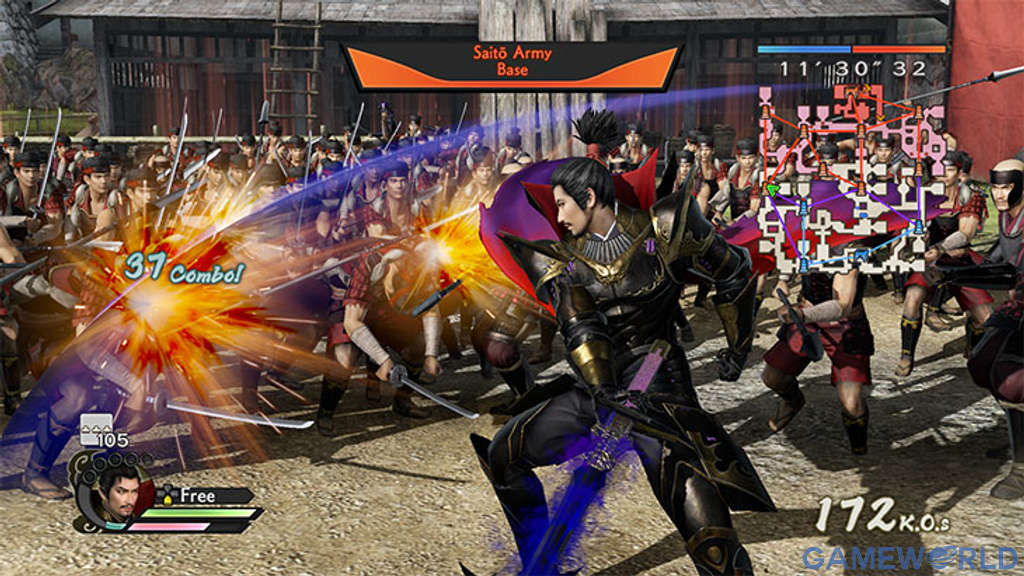
Task: Click the battlefield minimap
Action: (850, 180)
